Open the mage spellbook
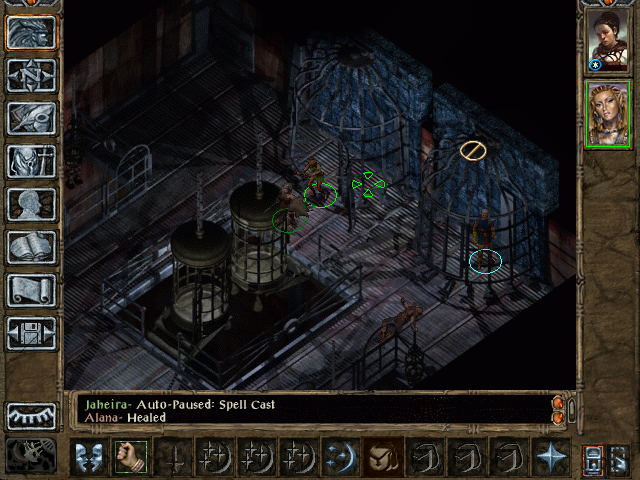 (31, 247)
